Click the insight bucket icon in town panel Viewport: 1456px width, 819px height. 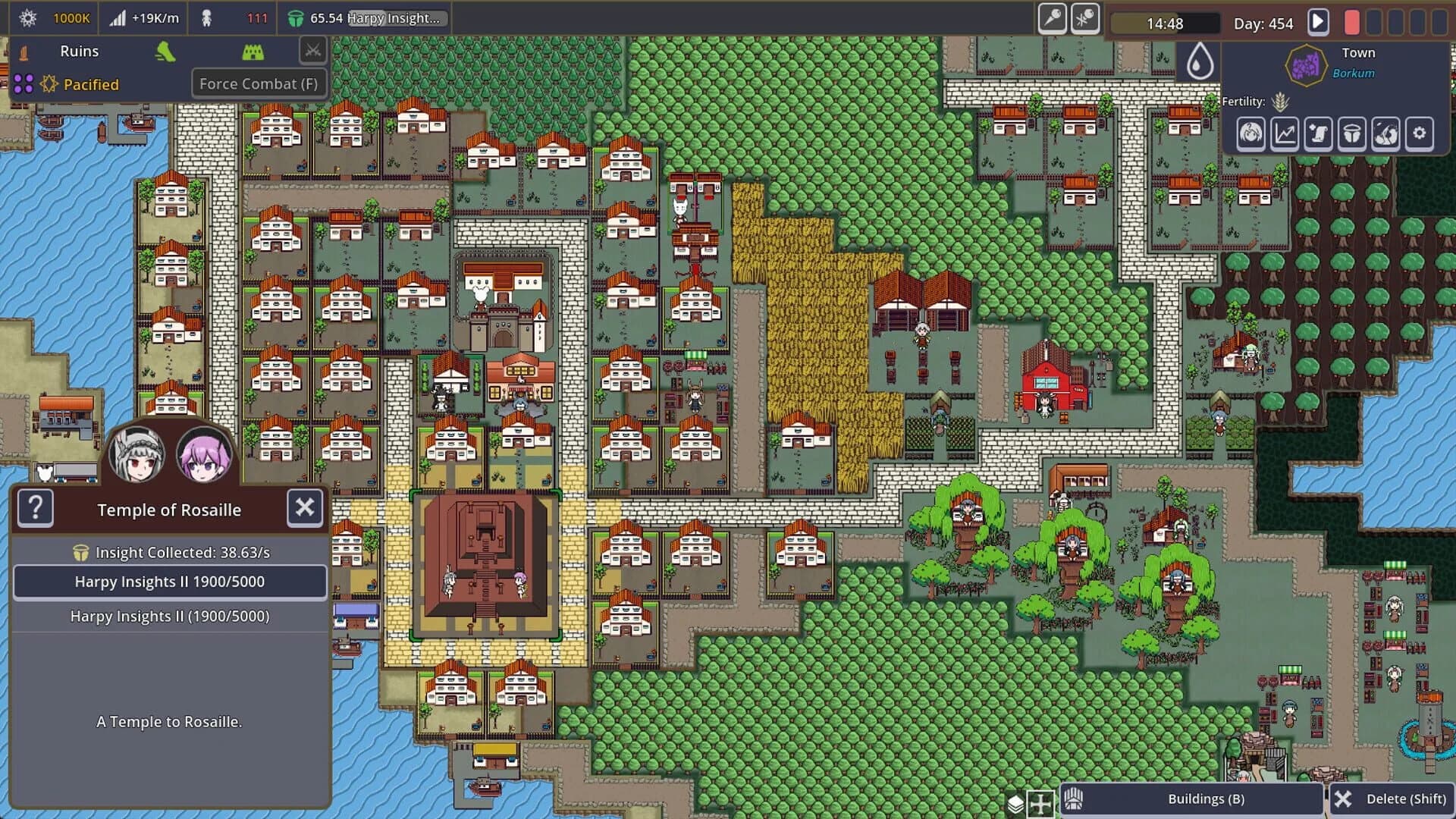[1351, 134]
